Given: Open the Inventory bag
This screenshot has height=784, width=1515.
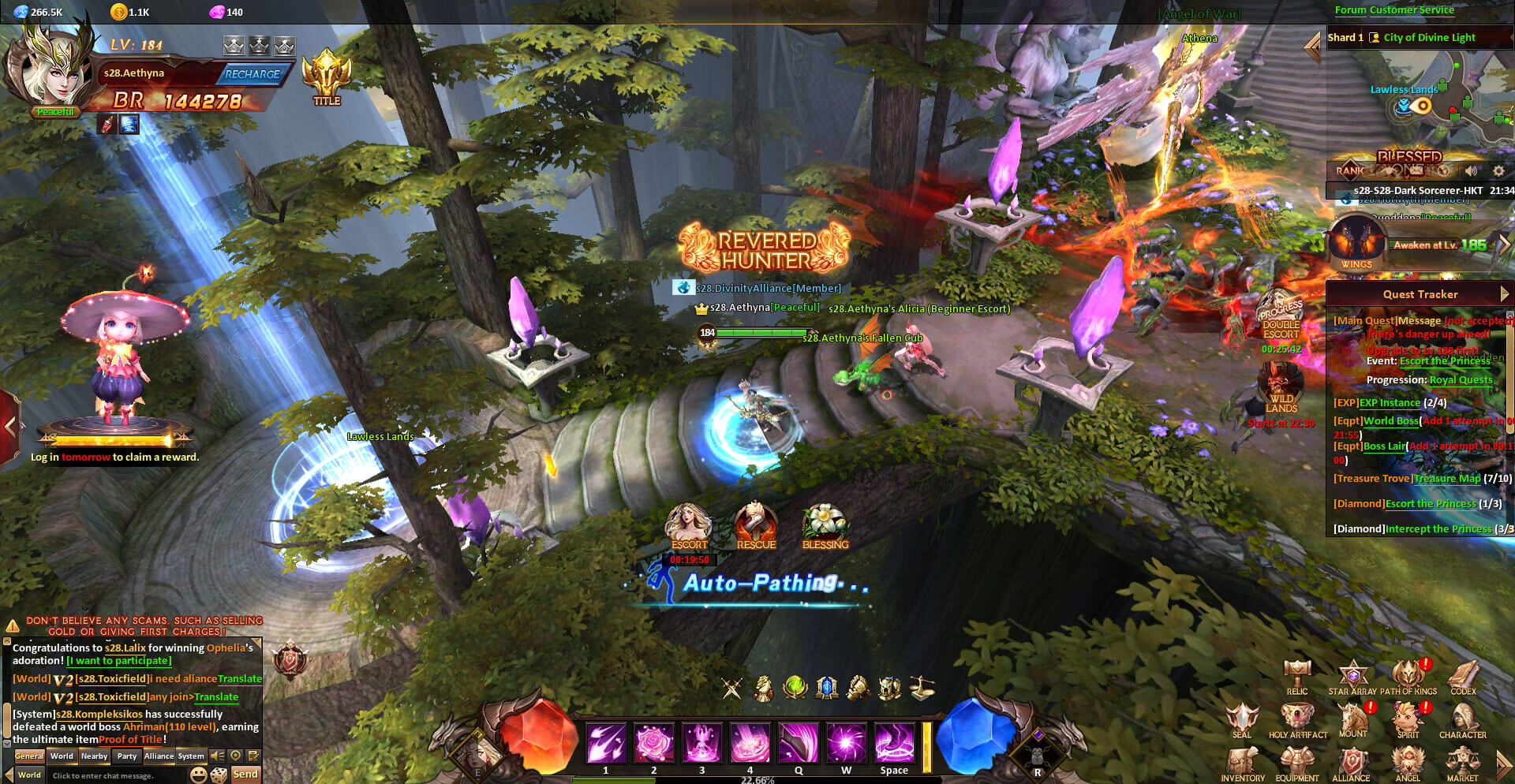Looking at the screenshot, I should coord(1243,763).
